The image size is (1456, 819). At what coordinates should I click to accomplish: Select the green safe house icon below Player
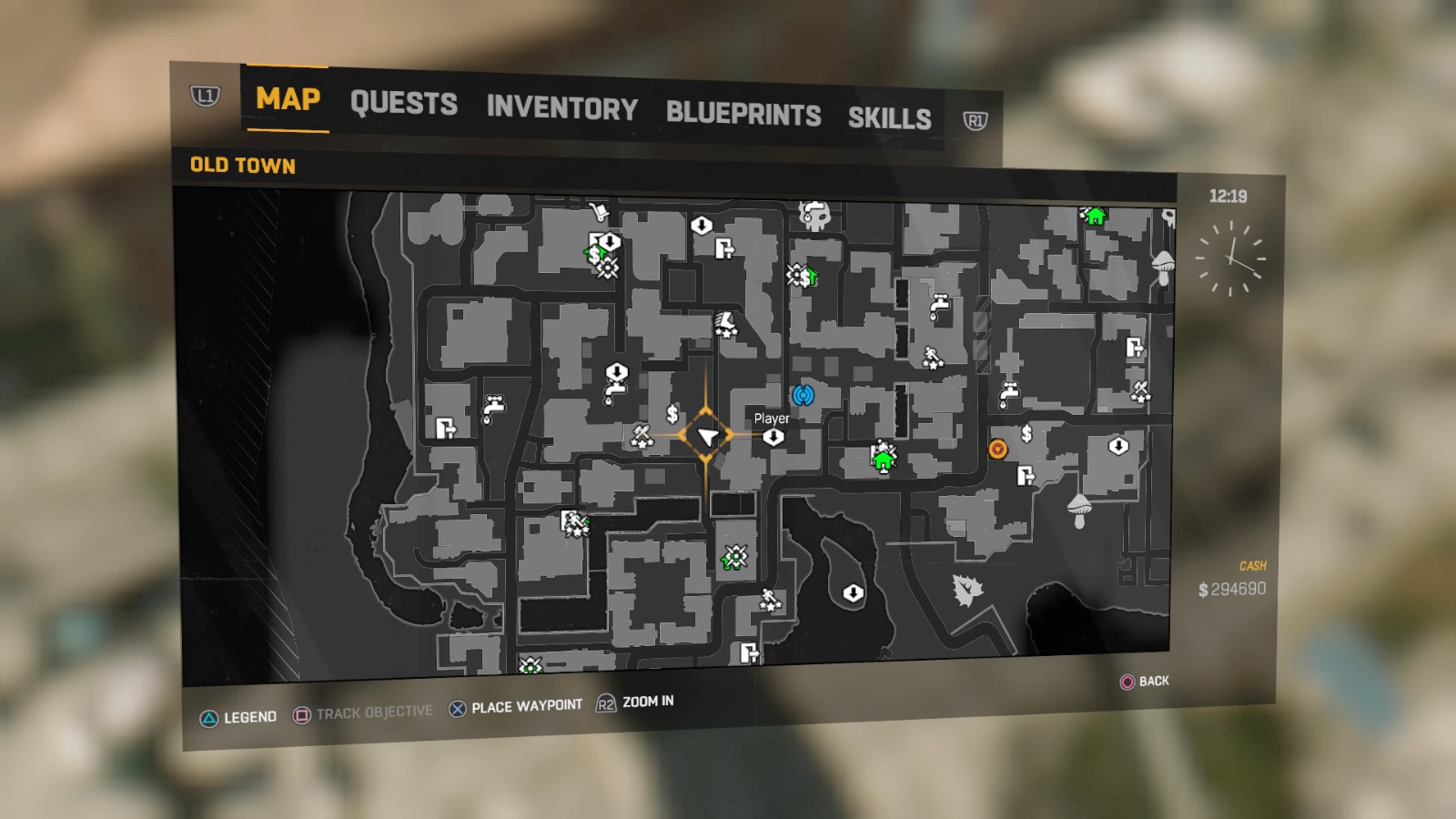tap(882, 460)
